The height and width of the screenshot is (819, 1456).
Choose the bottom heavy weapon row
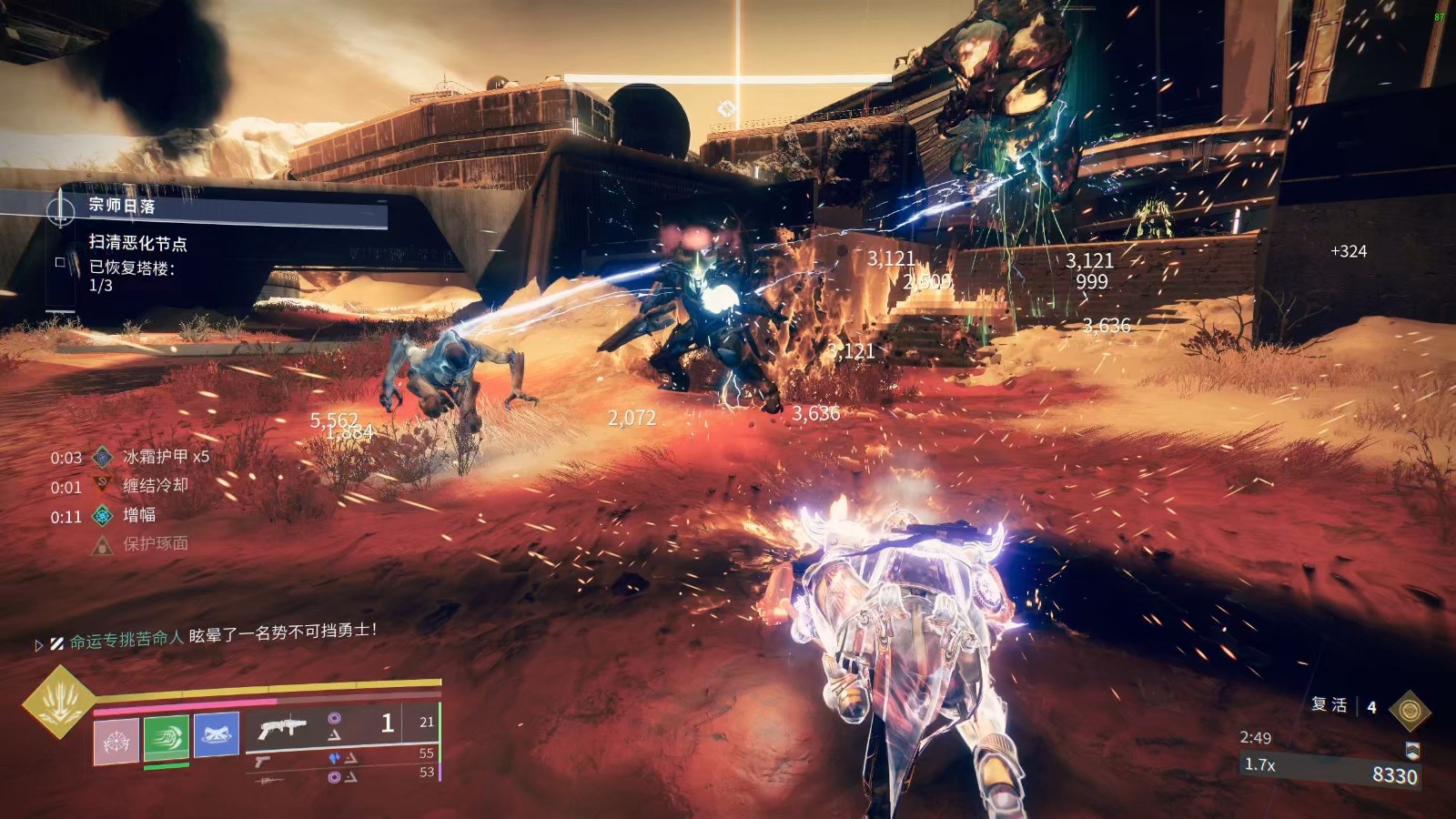click(270, 780)
